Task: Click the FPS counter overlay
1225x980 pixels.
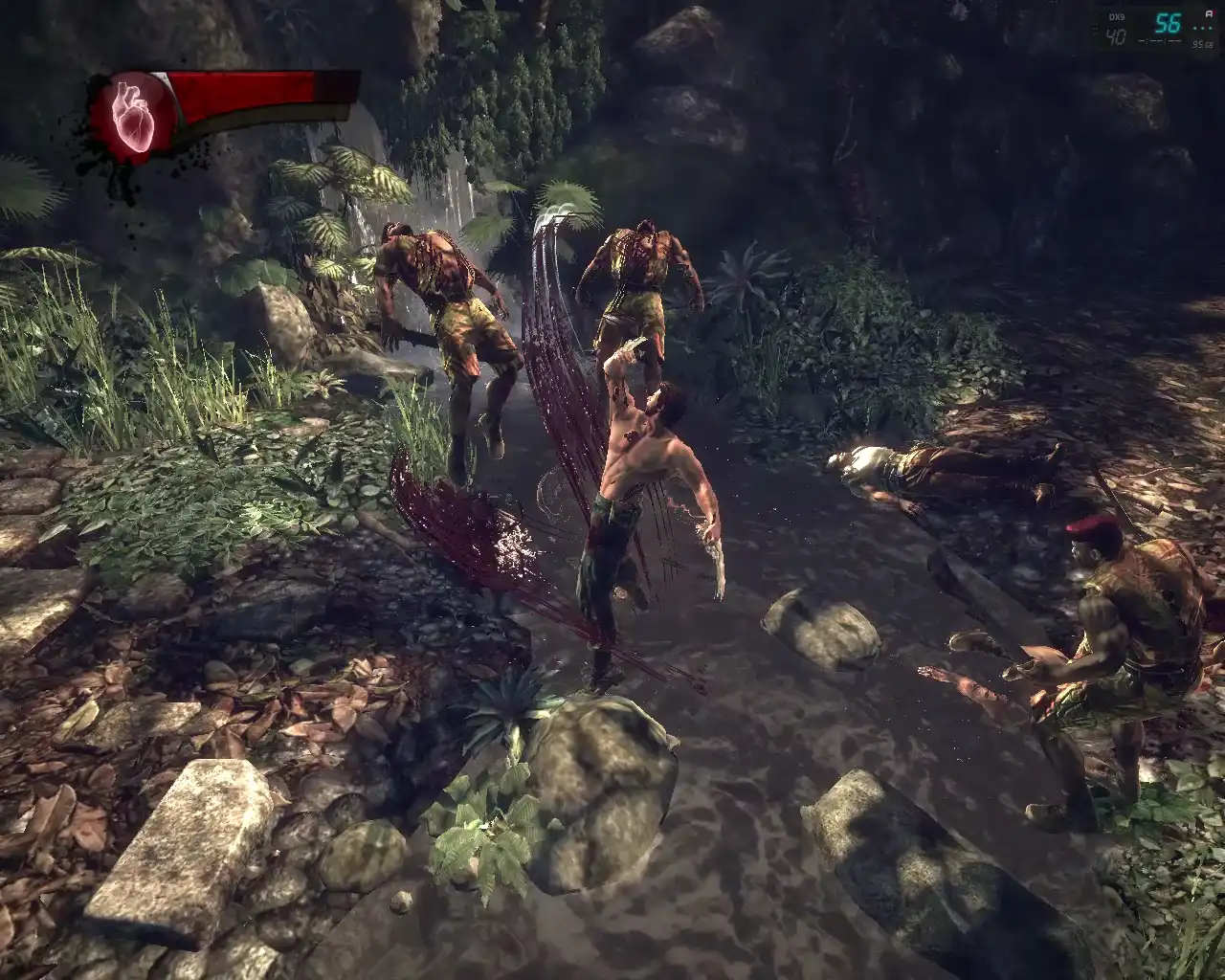Action: click(x=1166, y=24)
